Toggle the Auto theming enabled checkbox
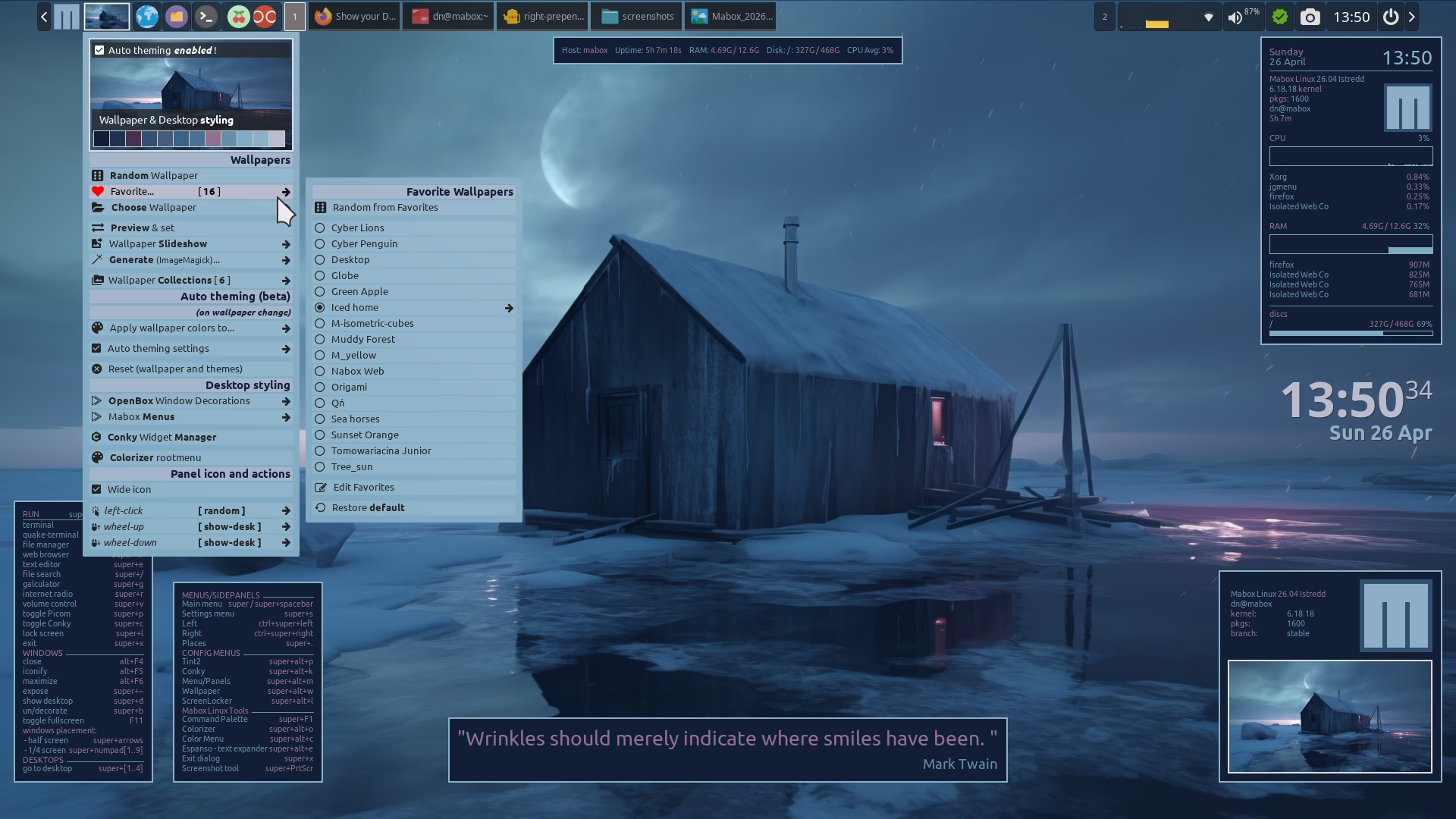 point(99,50)
